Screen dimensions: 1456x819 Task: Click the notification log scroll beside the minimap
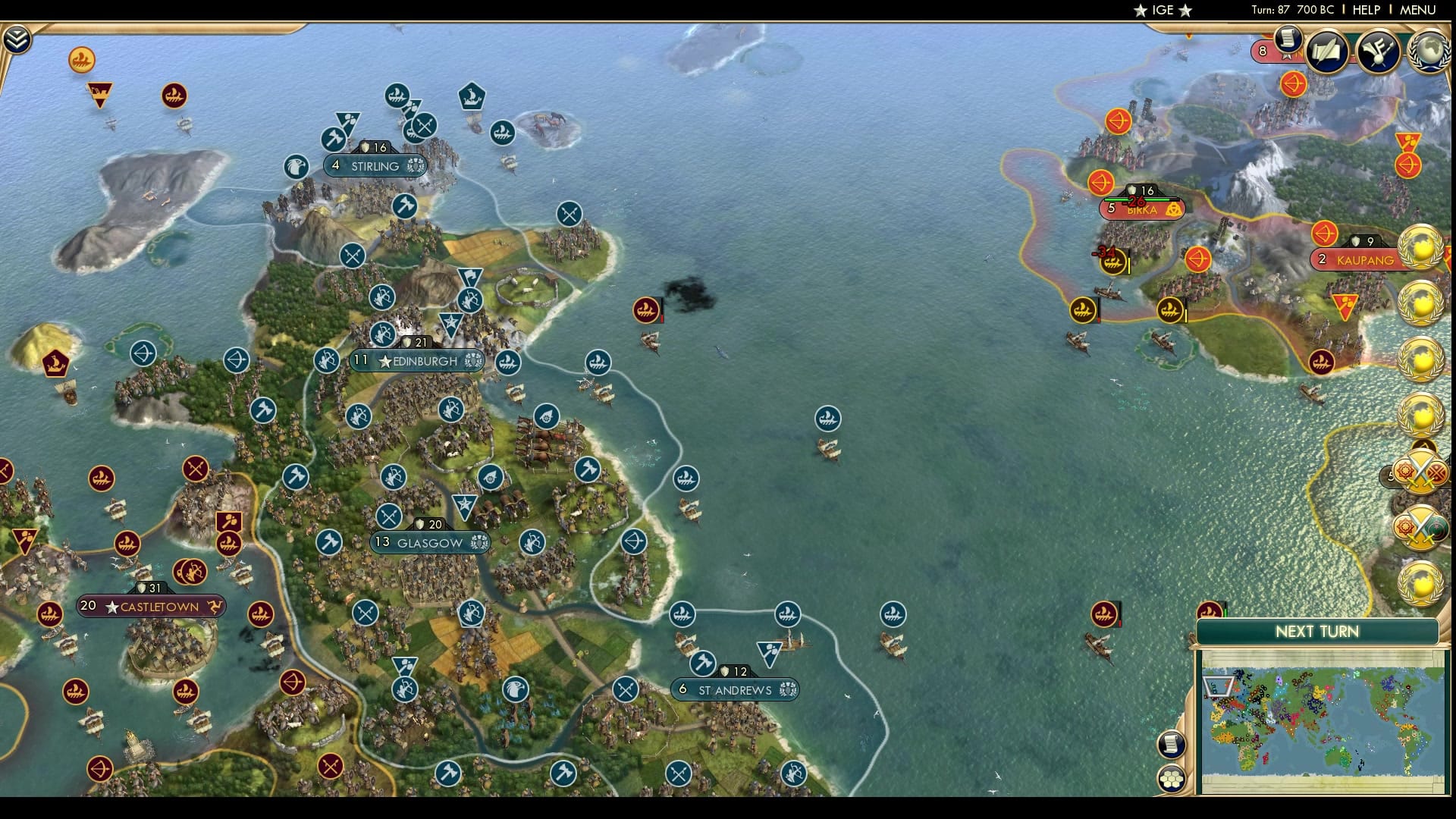[1172, 744]
